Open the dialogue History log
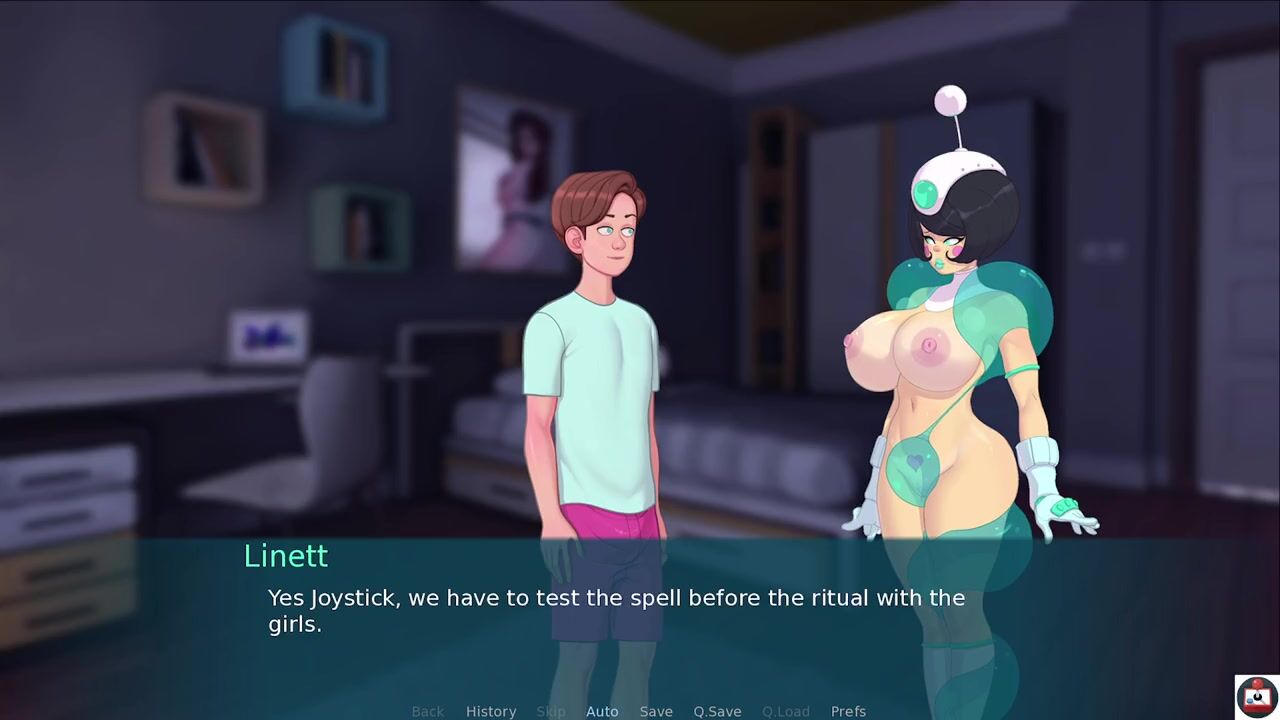Viewport: 1280px width, 720px height. click(x=491, y=711)
